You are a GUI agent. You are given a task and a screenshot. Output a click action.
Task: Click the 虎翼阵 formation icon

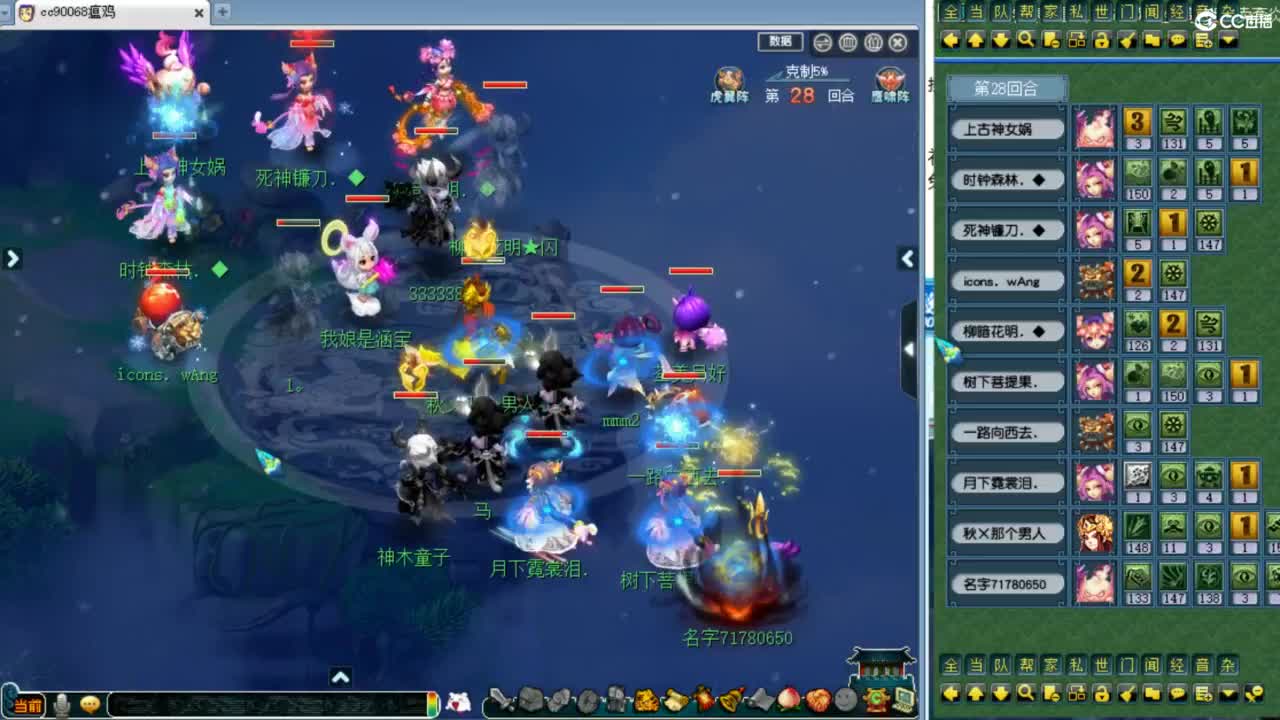pyautogui.click(x=728, y=80)
